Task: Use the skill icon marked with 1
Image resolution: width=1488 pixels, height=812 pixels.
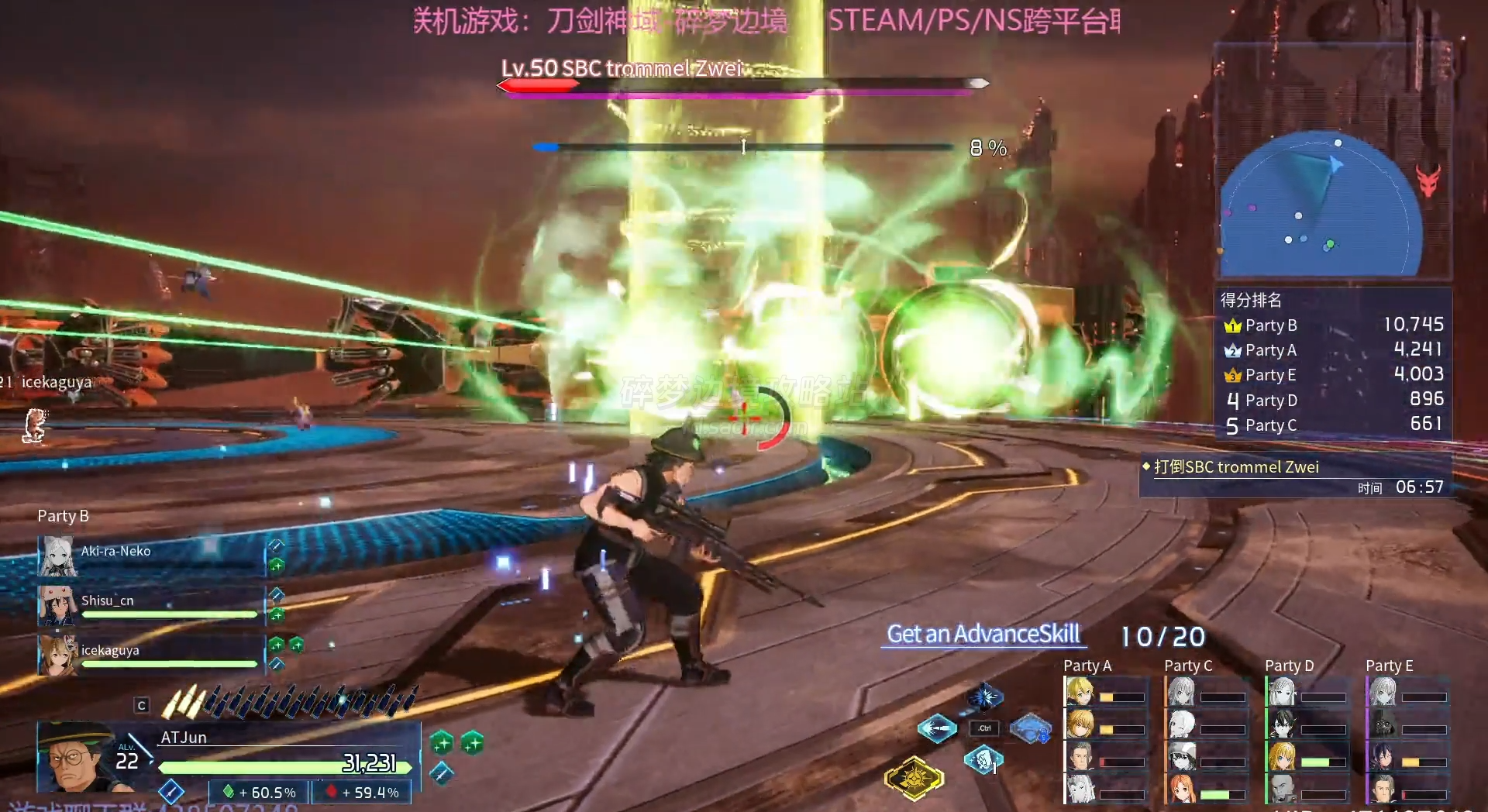Action: [x=983, y=760]
